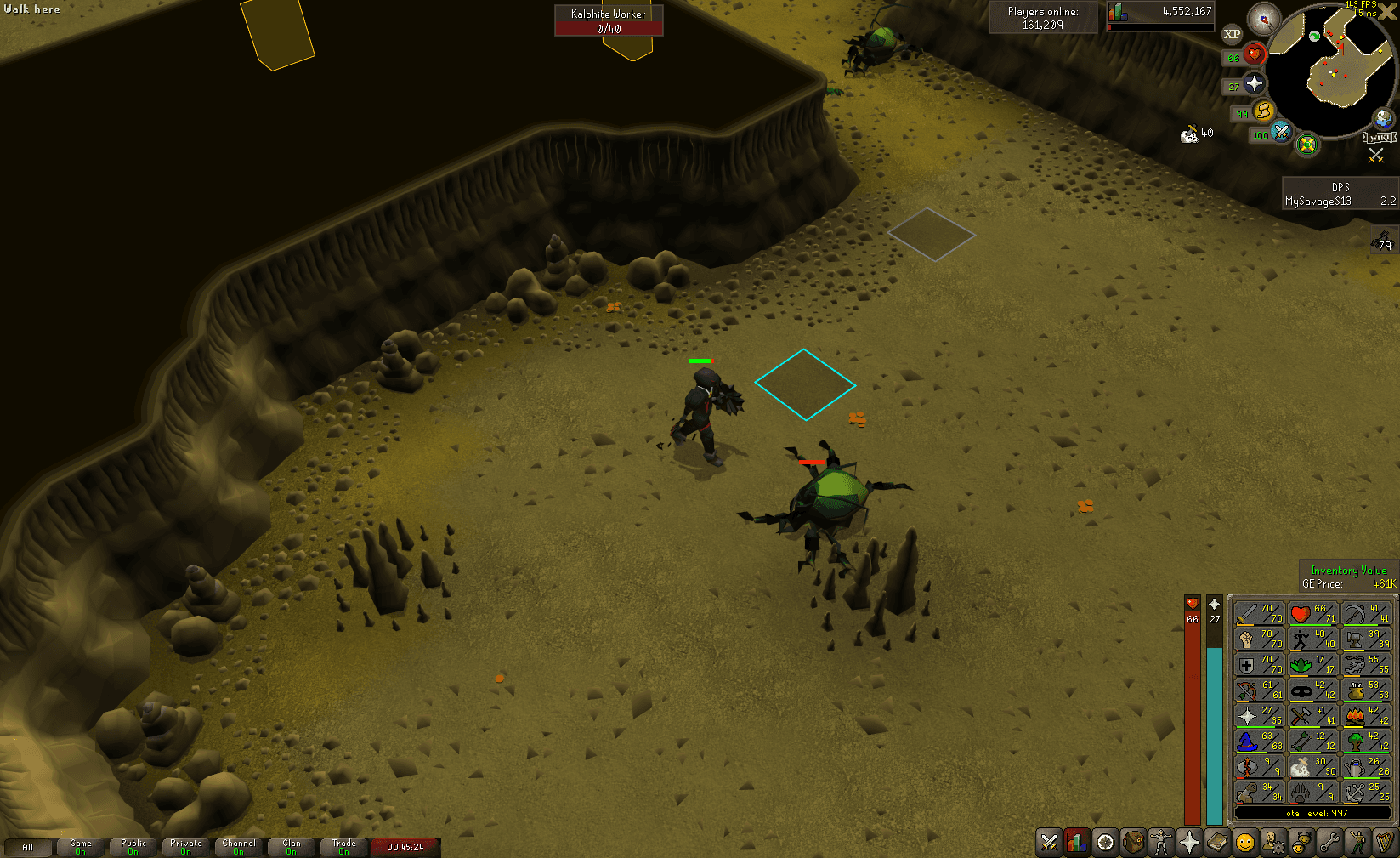This screenshot has height=858, width=1400.
Task: Open the Worn Equipment tab
Action: point(1160,844)
